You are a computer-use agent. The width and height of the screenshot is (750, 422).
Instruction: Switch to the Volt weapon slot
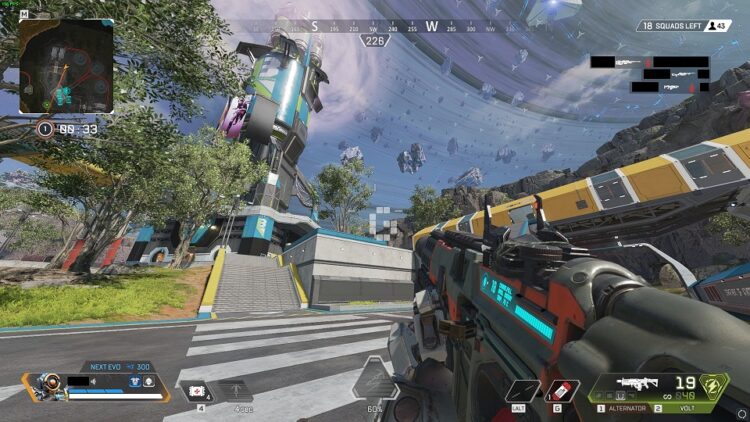click(683, 408)
